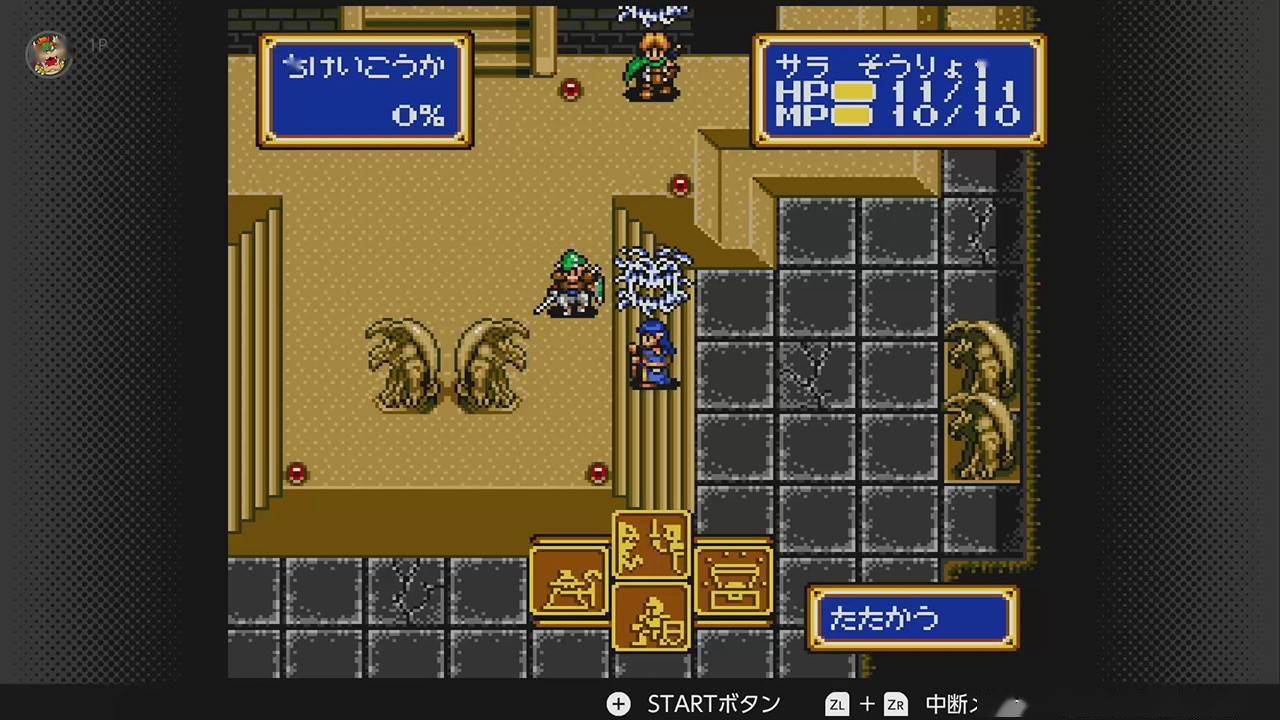Open the item chest command icon
This screenshot has width=1280, height=720.
tap(735, 582)
